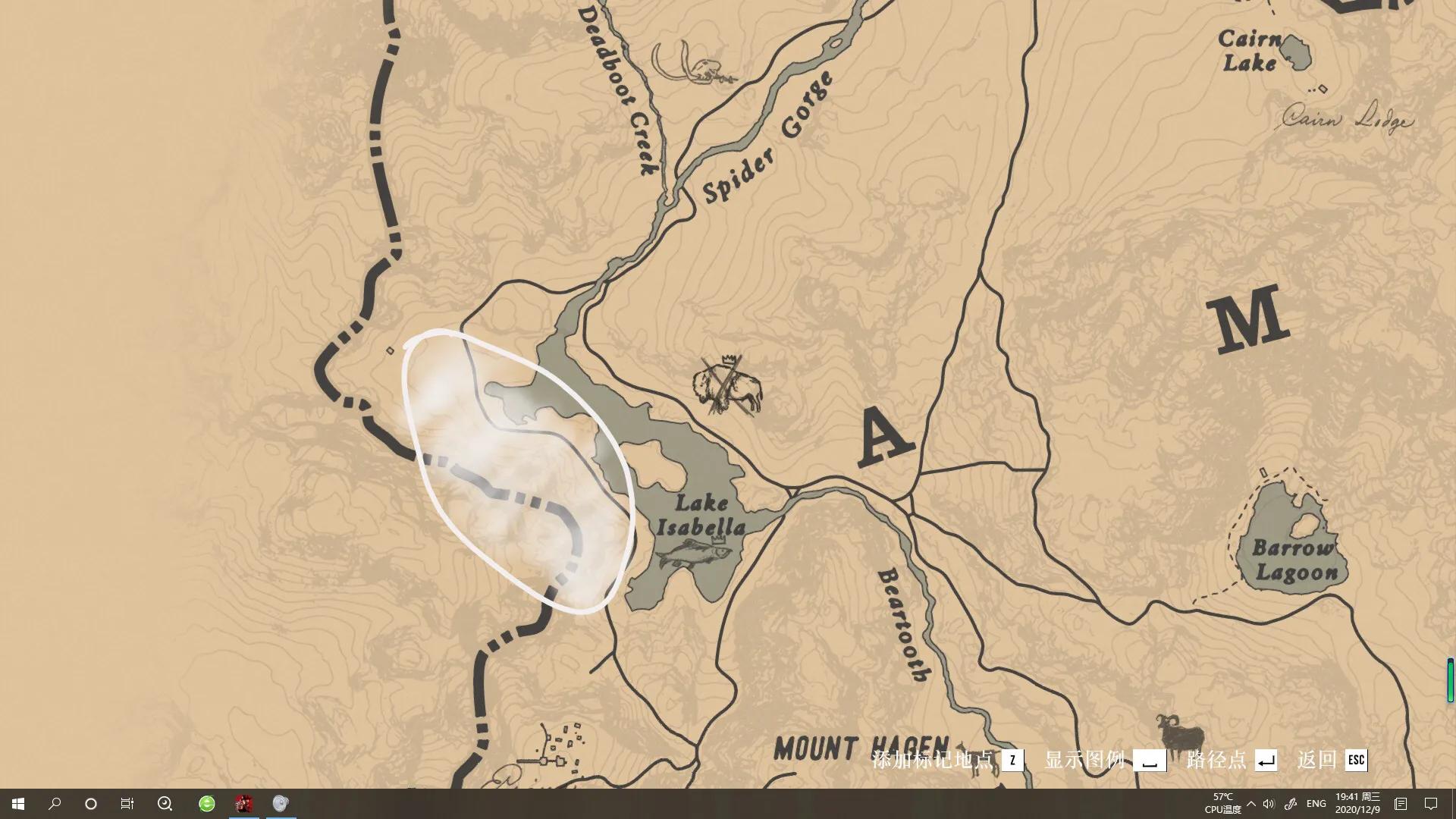The image size is (1456, 819).
Task: Click the mammoth skeleton sketch near Deadboot Creek
Action: 694,64
